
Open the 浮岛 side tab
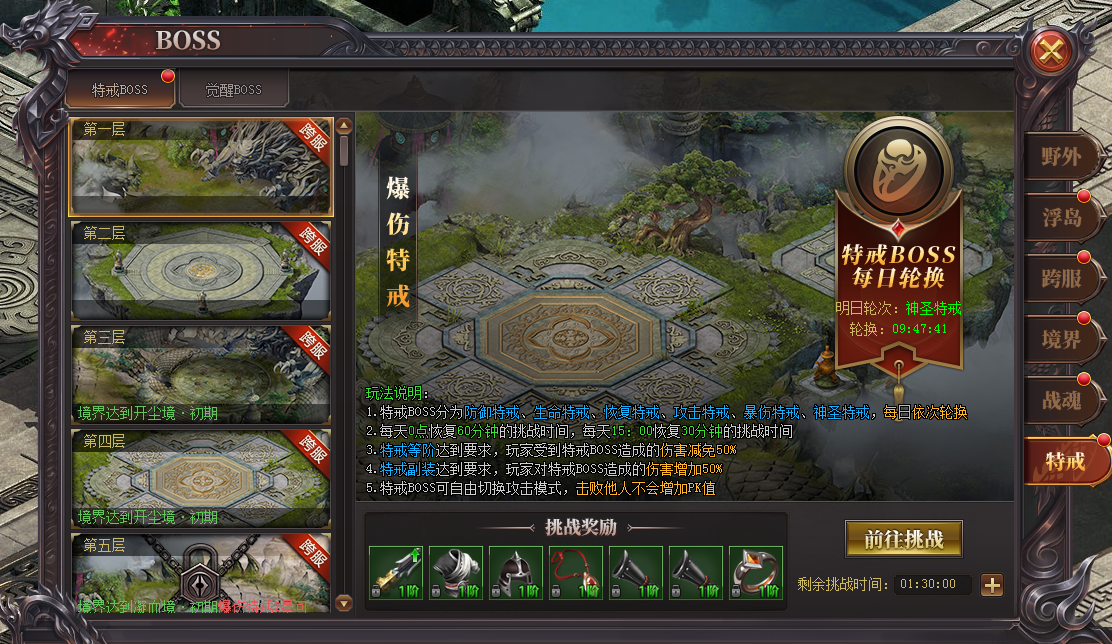1062,218
